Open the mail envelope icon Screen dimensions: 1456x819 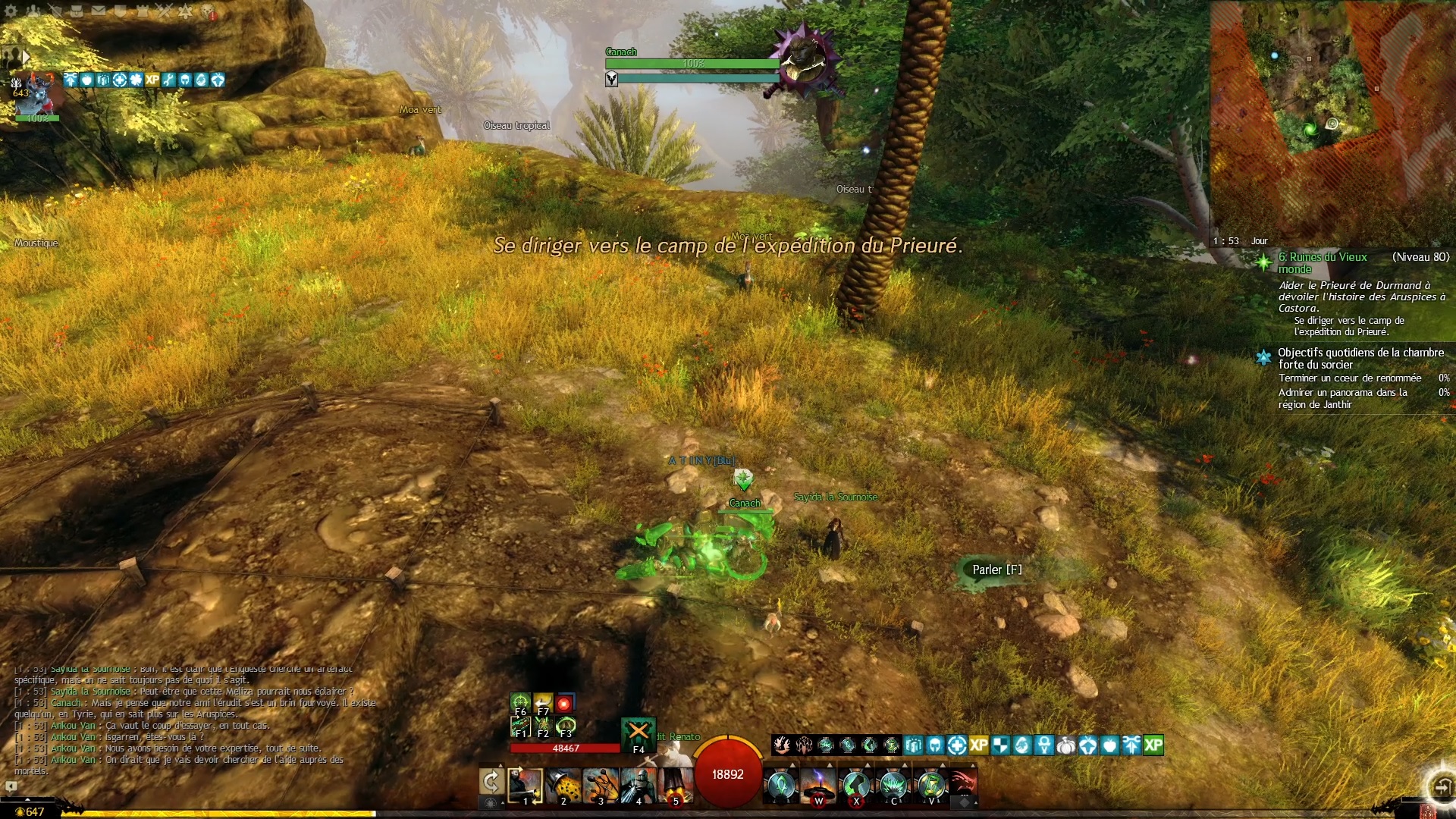pyautogui.click(x=99, y=11)
